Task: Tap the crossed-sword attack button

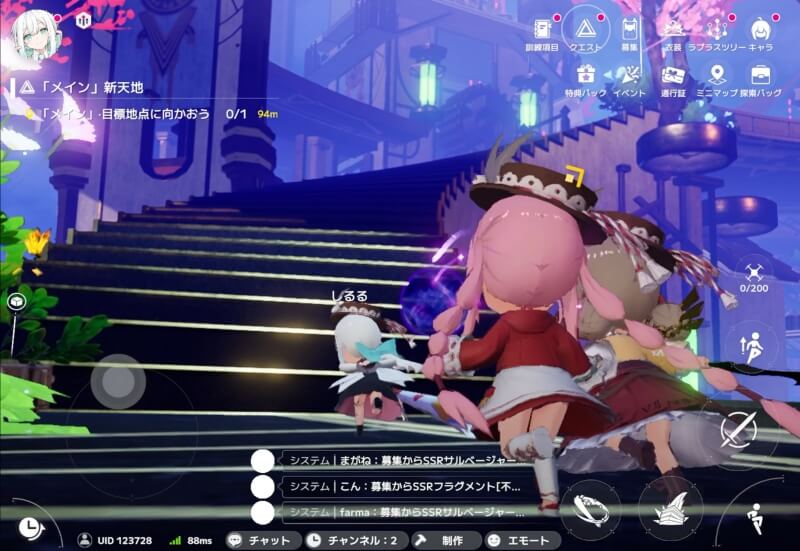Action: pyautogui.click(x=738, y=431)
